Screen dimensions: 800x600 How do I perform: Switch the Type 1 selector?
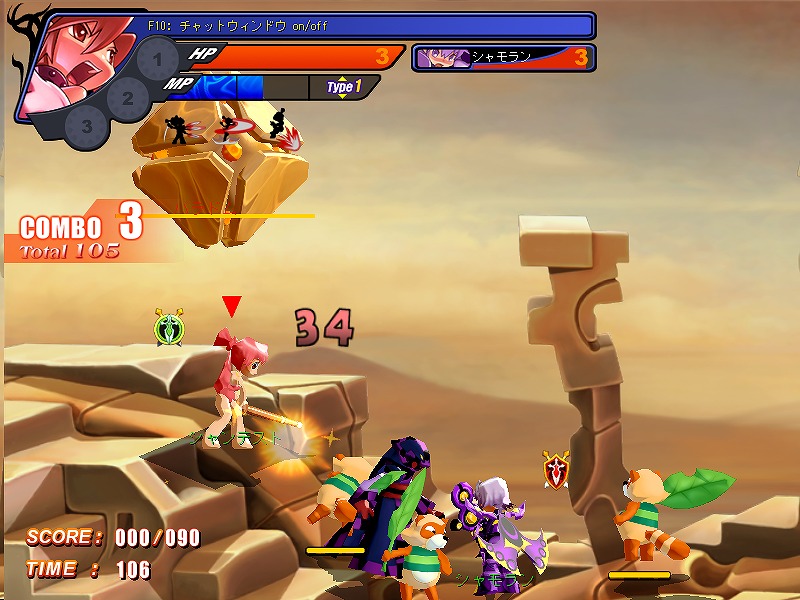(343, 87)
